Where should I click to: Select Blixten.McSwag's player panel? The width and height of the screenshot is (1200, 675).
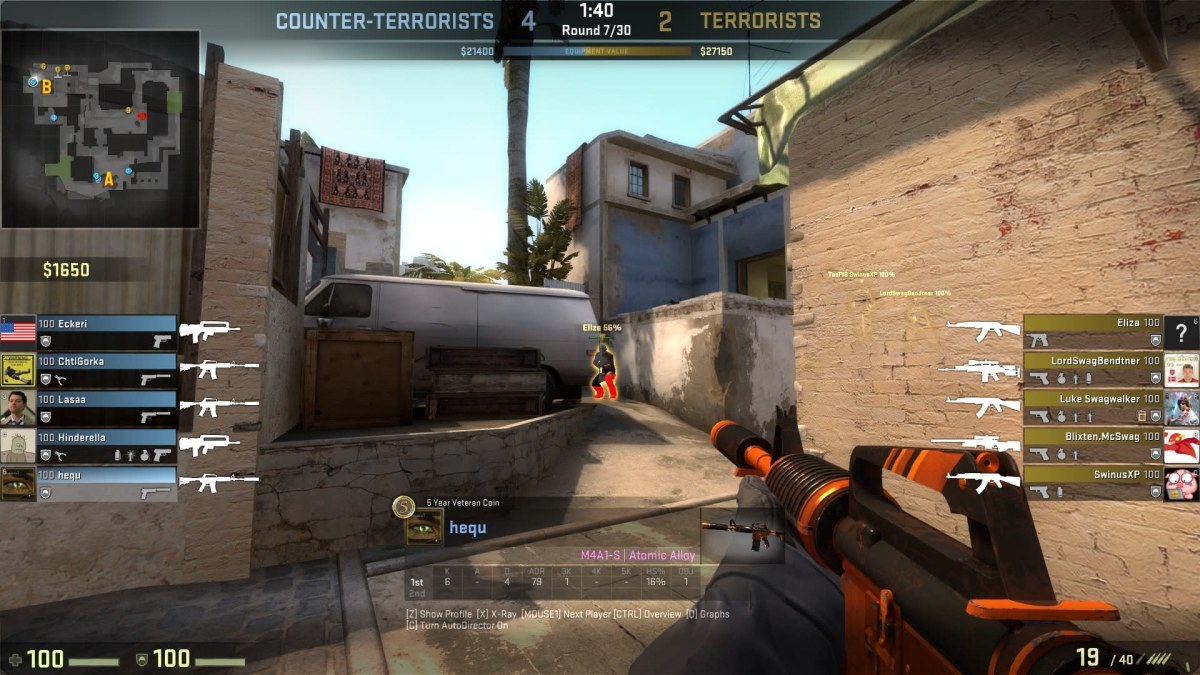(1092, 446)
